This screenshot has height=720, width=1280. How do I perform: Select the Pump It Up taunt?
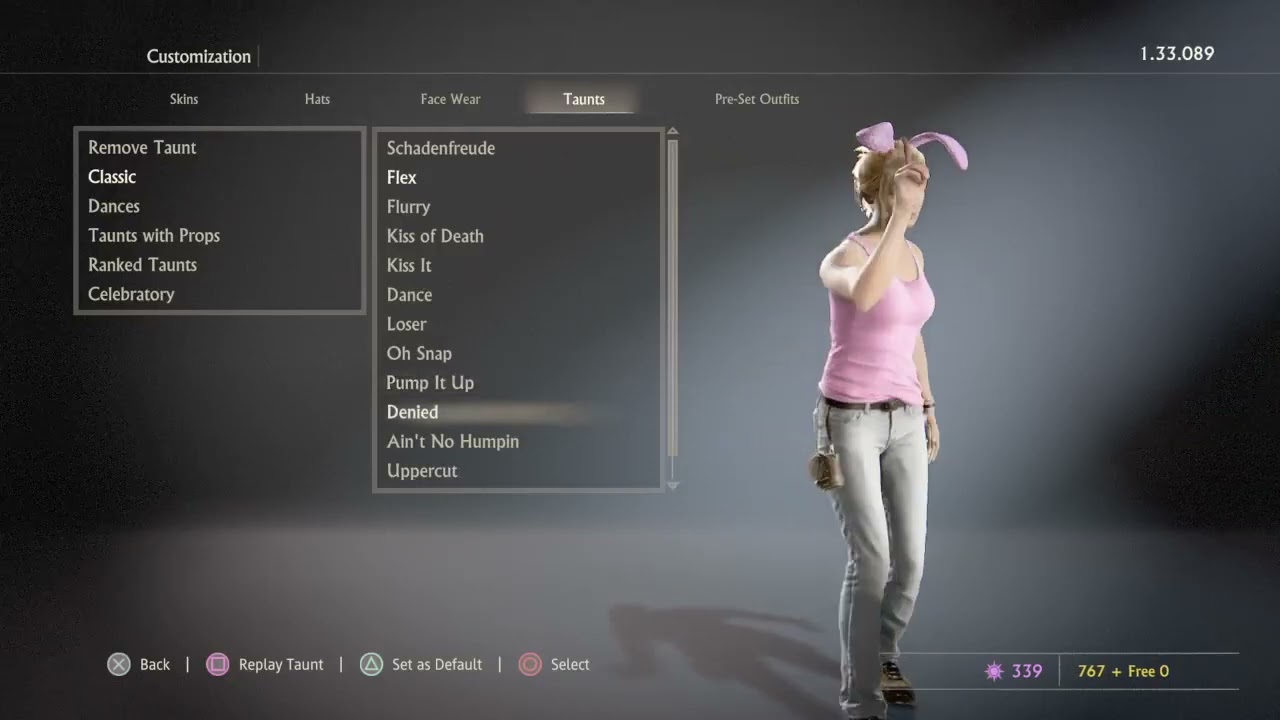[x=430, y=383]
